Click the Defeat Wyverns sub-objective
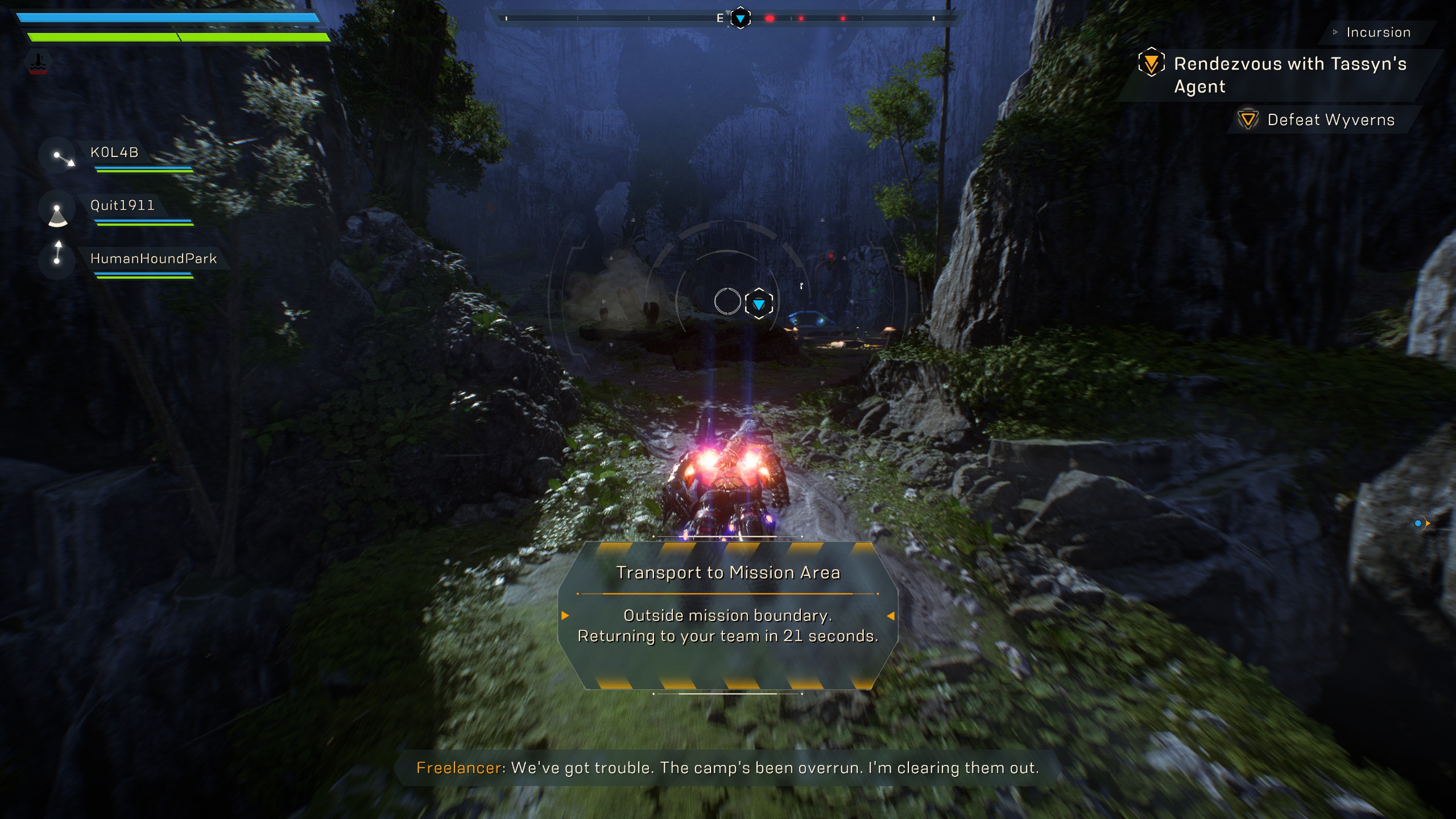1456x819 pixels. coord(1330,120)
